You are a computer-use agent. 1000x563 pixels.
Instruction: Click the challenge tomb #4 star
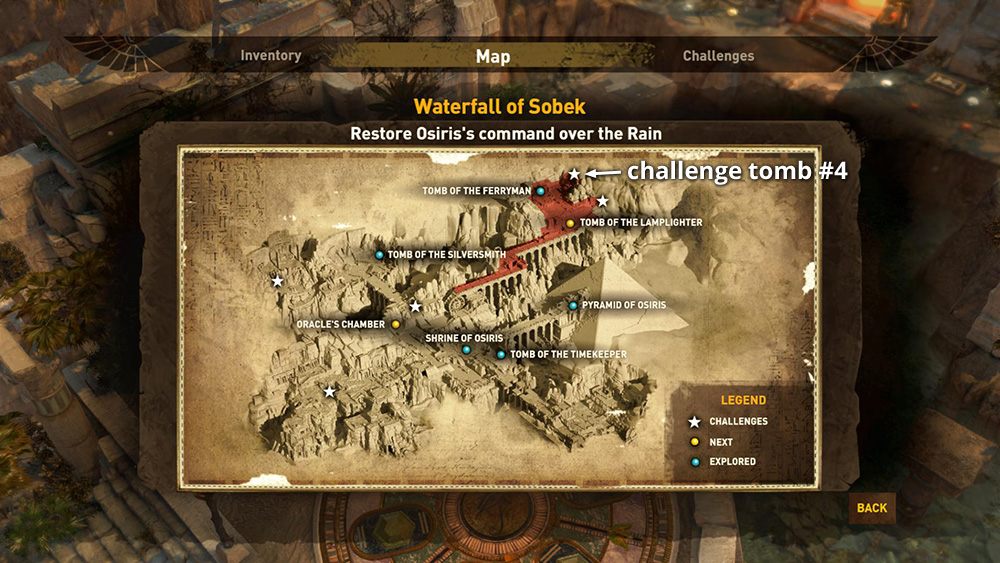[574, 174]
